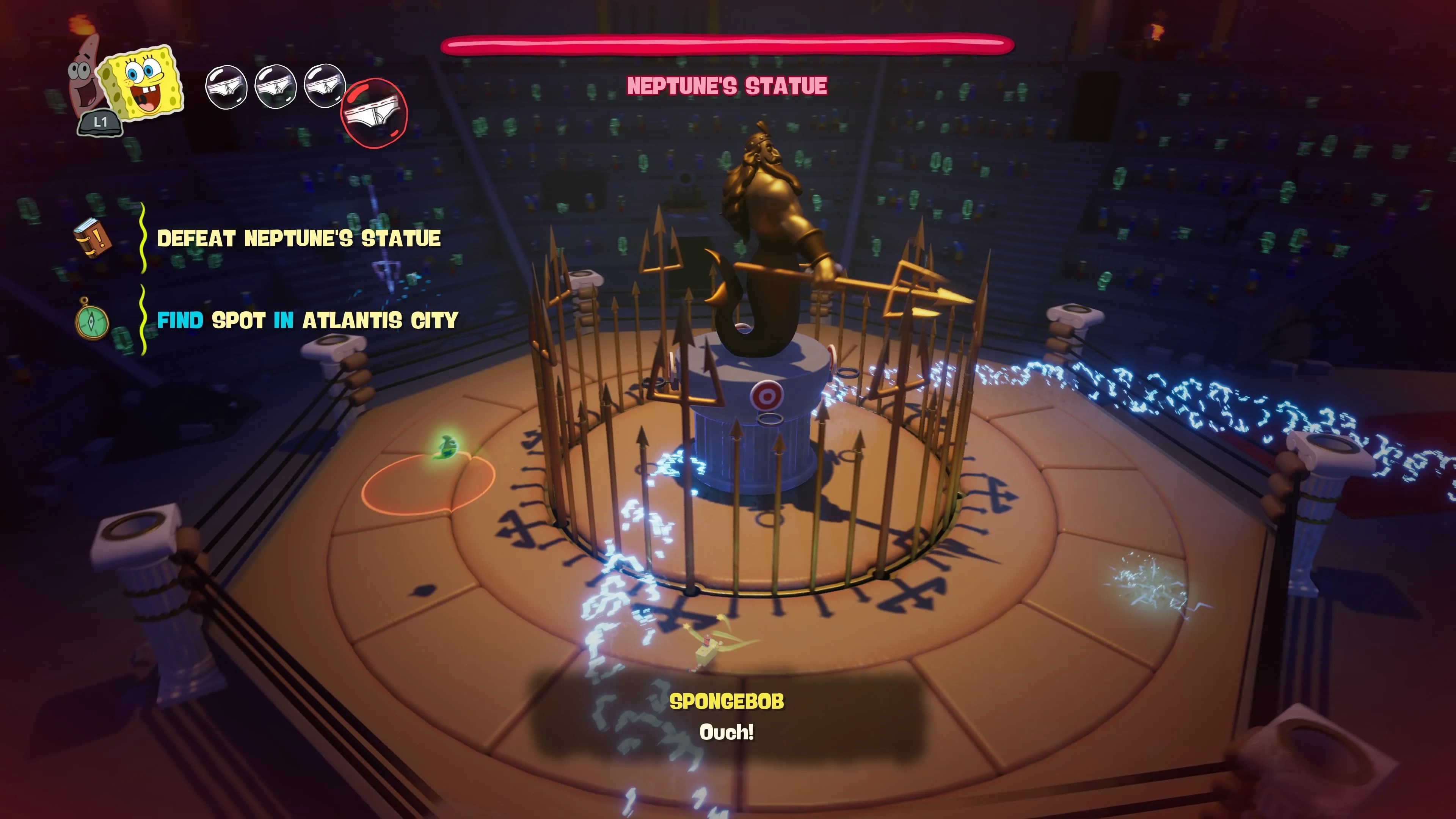1456x819 pixels.
Task: Open the Defeat Neptune's Statue objective
Action: pyautogui.click(x=298, y=238)
